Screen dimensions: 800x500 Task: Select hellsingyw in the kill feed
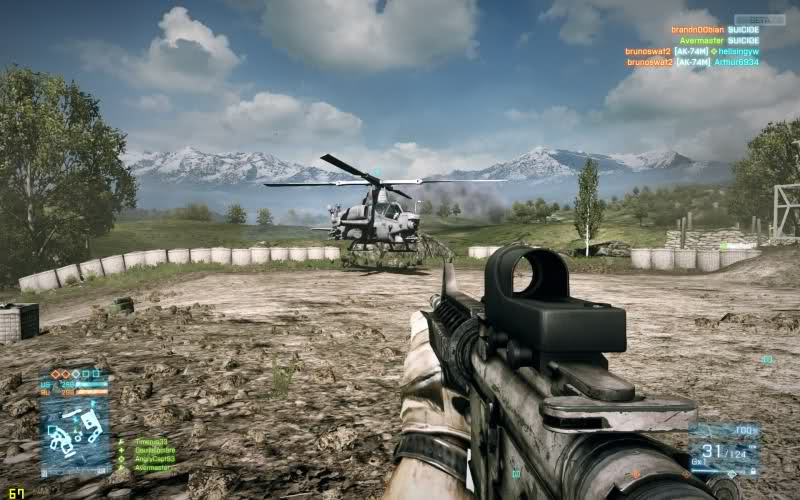(x=739, y=51)
